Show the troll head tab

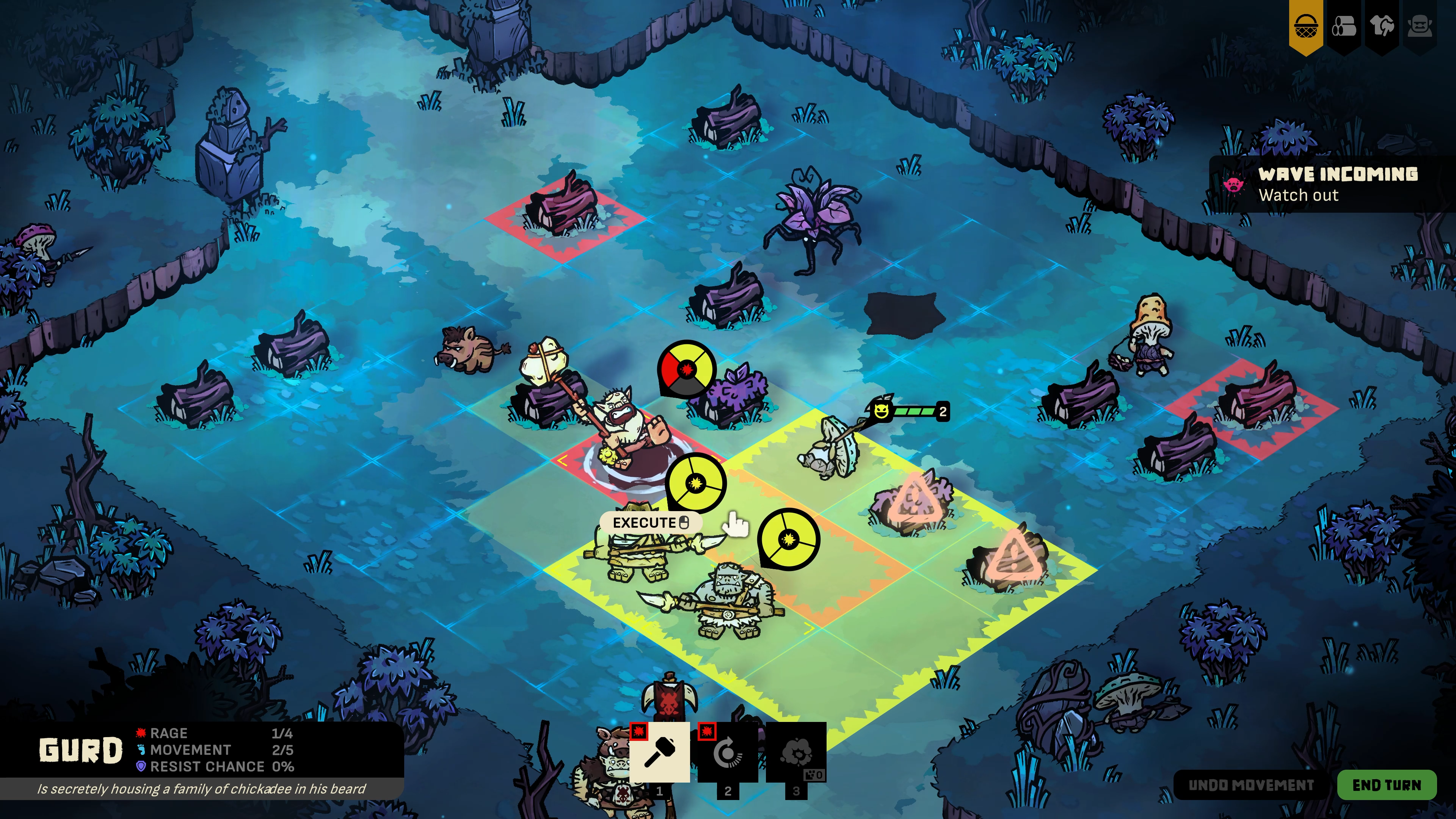click(1419, 26)
